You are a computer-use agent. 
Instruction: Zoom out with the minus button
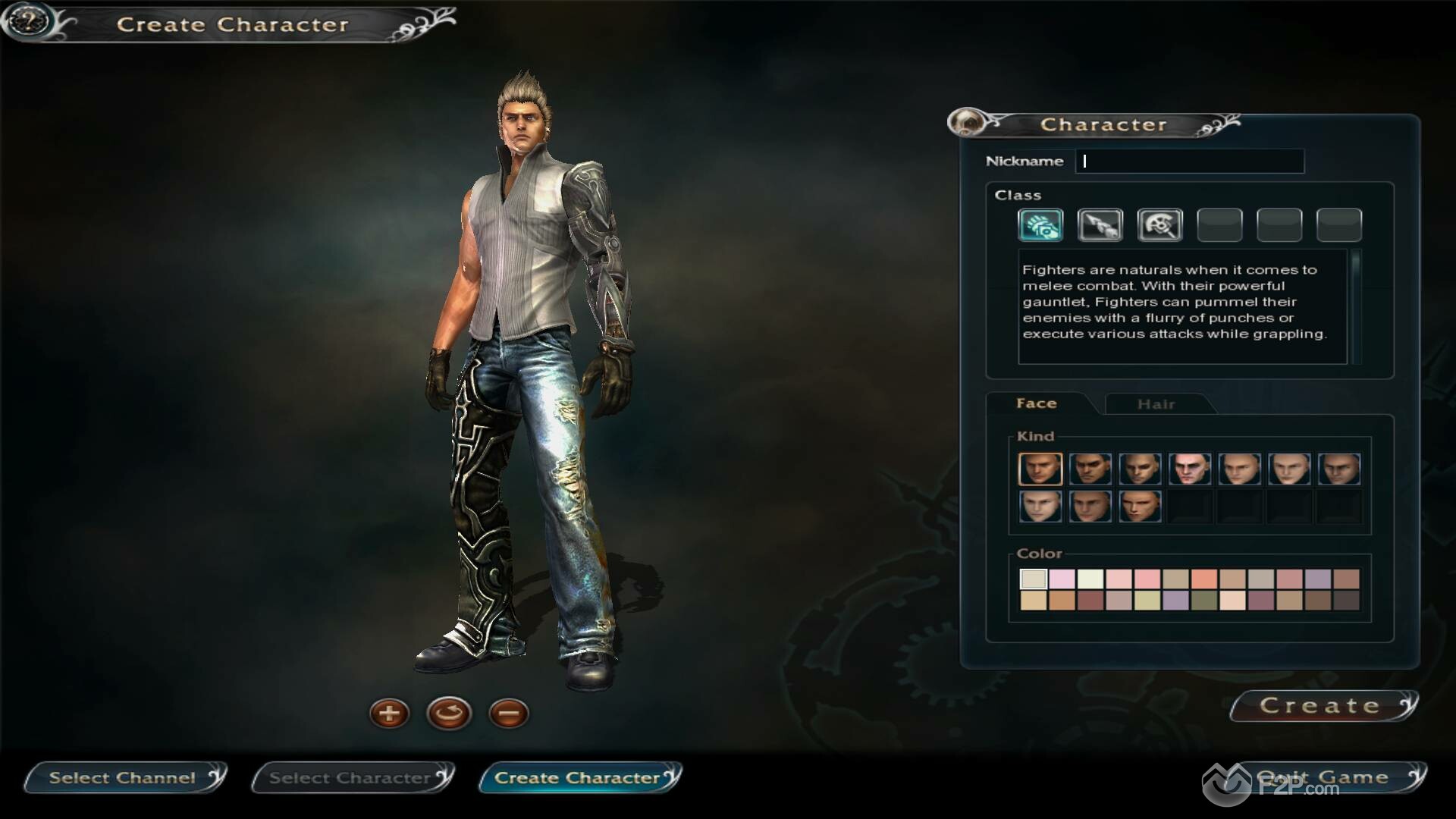click(x=509, y=714)
